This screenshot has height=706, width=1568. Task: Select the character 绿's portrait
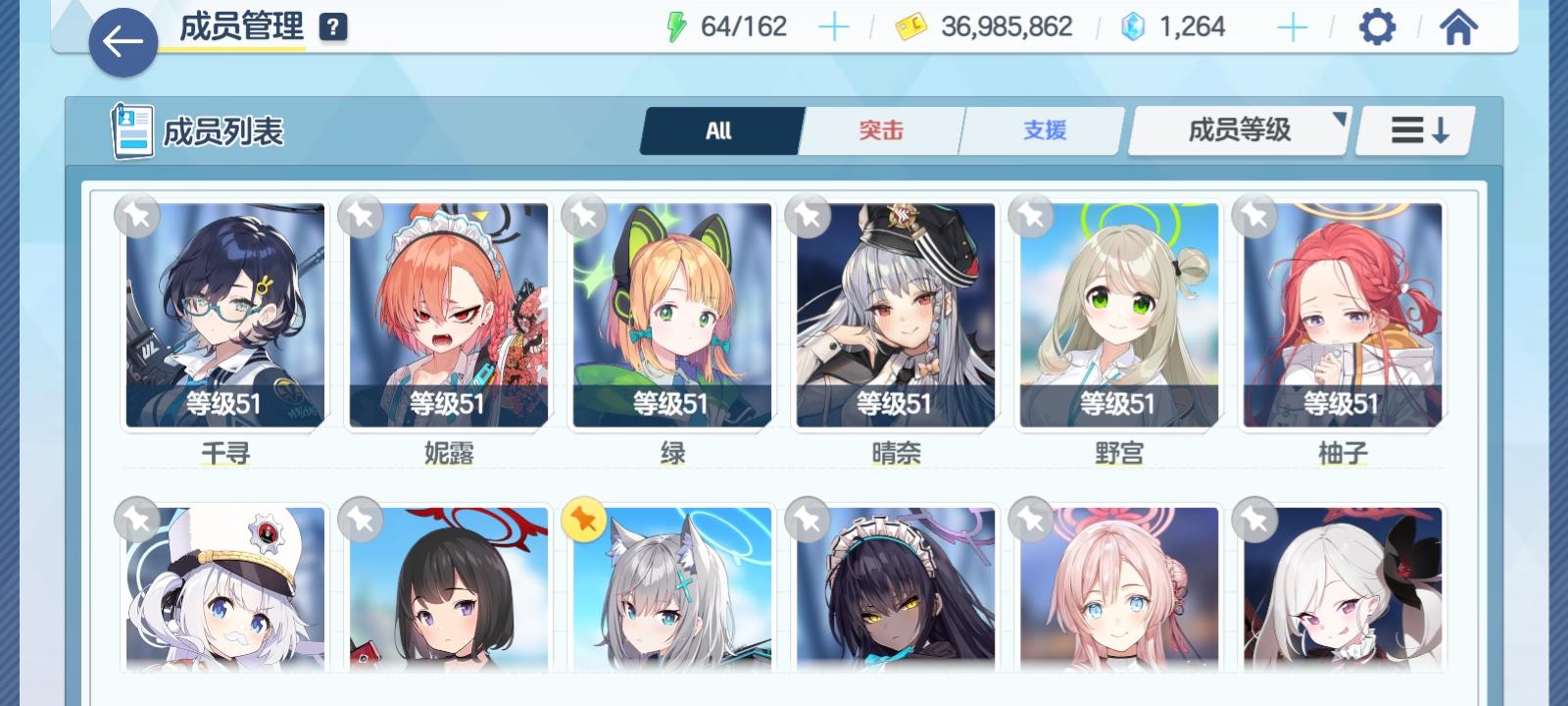point(672,314)
